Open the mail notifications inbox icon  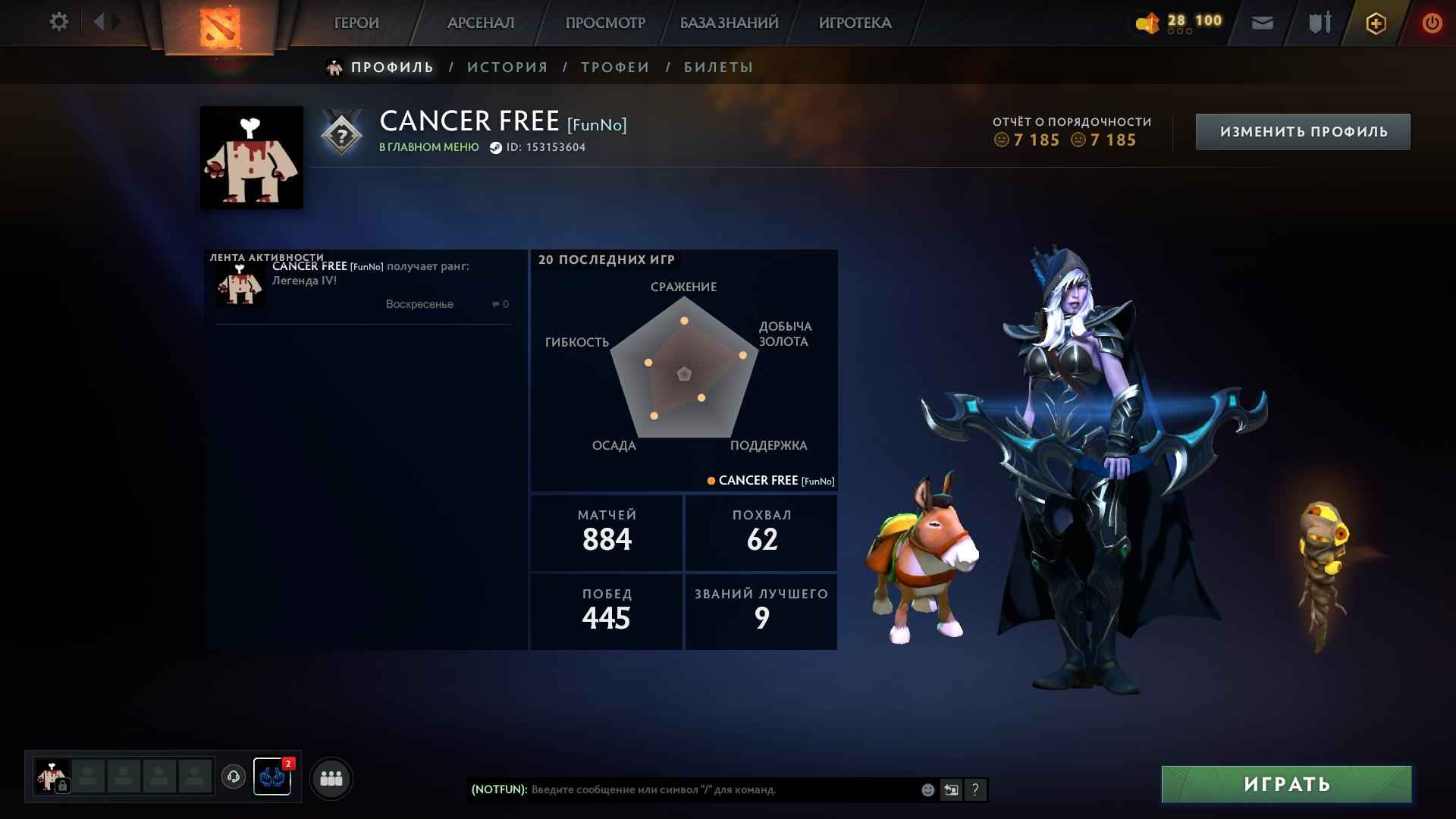coord(1261,23)
